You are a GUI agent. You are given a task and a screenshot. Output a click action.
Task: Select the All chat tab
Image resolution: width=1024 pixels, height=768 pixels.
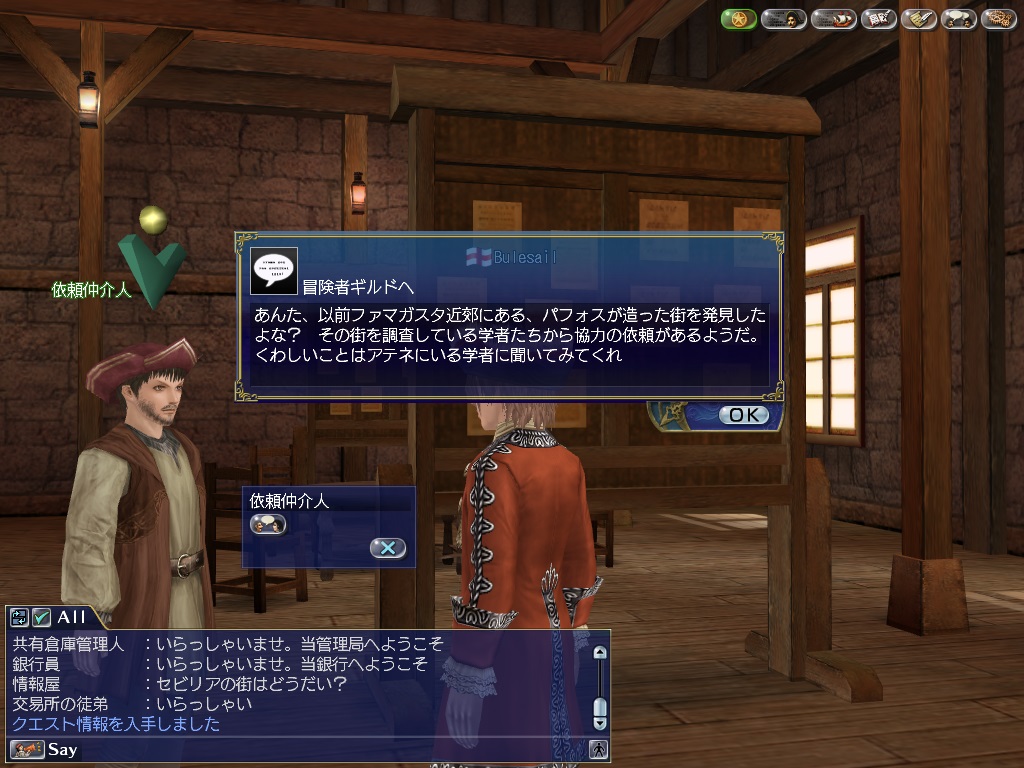point(72,617)
